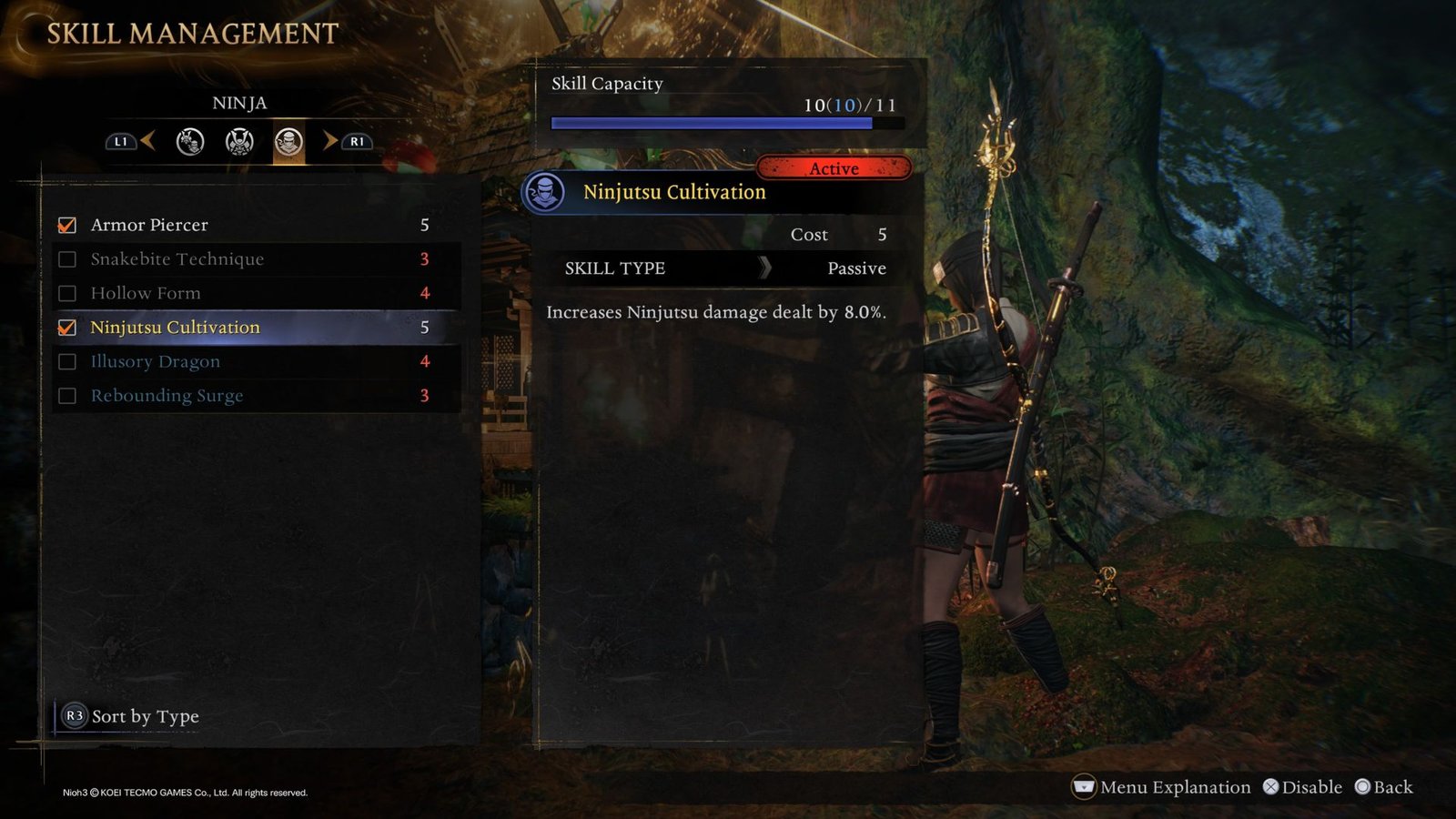Screen dimensions: 1456x819
Task: Click the X button icon next to Disable
Action: tap(1271, 786)
